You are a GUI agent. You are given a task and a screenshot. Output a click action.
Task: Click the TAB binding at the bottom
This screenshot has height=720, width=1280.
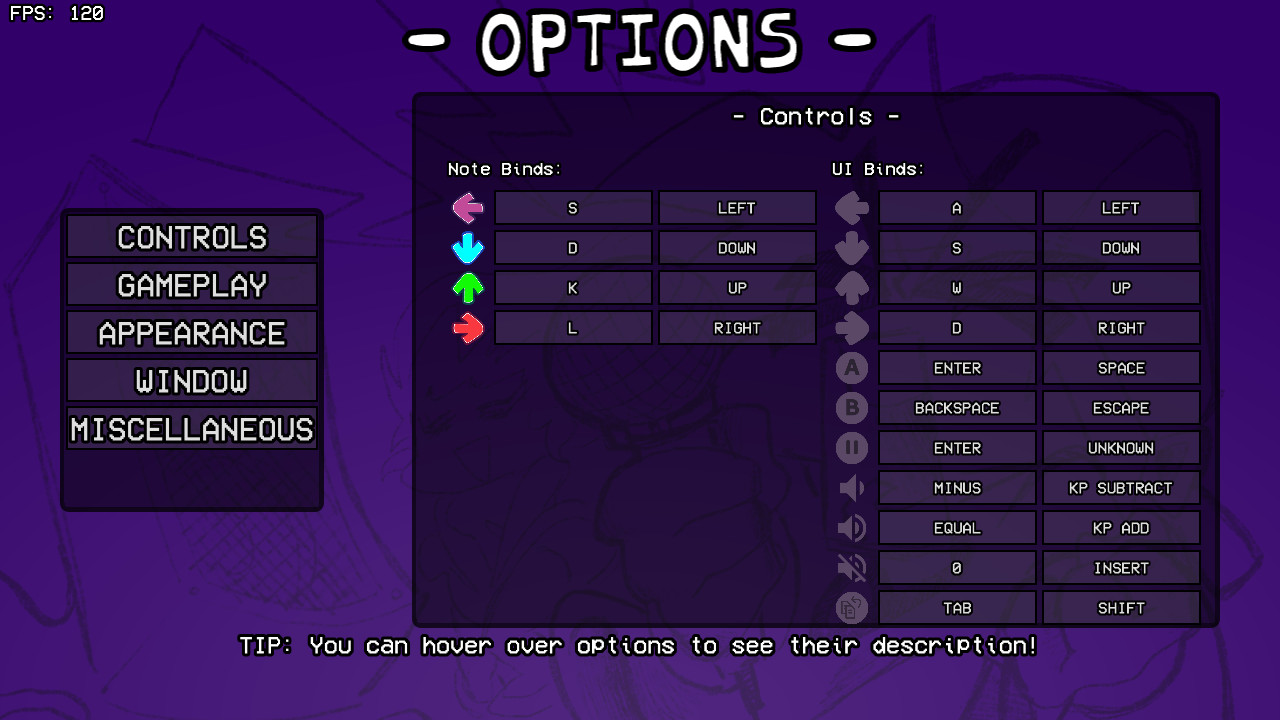point(956,607)
